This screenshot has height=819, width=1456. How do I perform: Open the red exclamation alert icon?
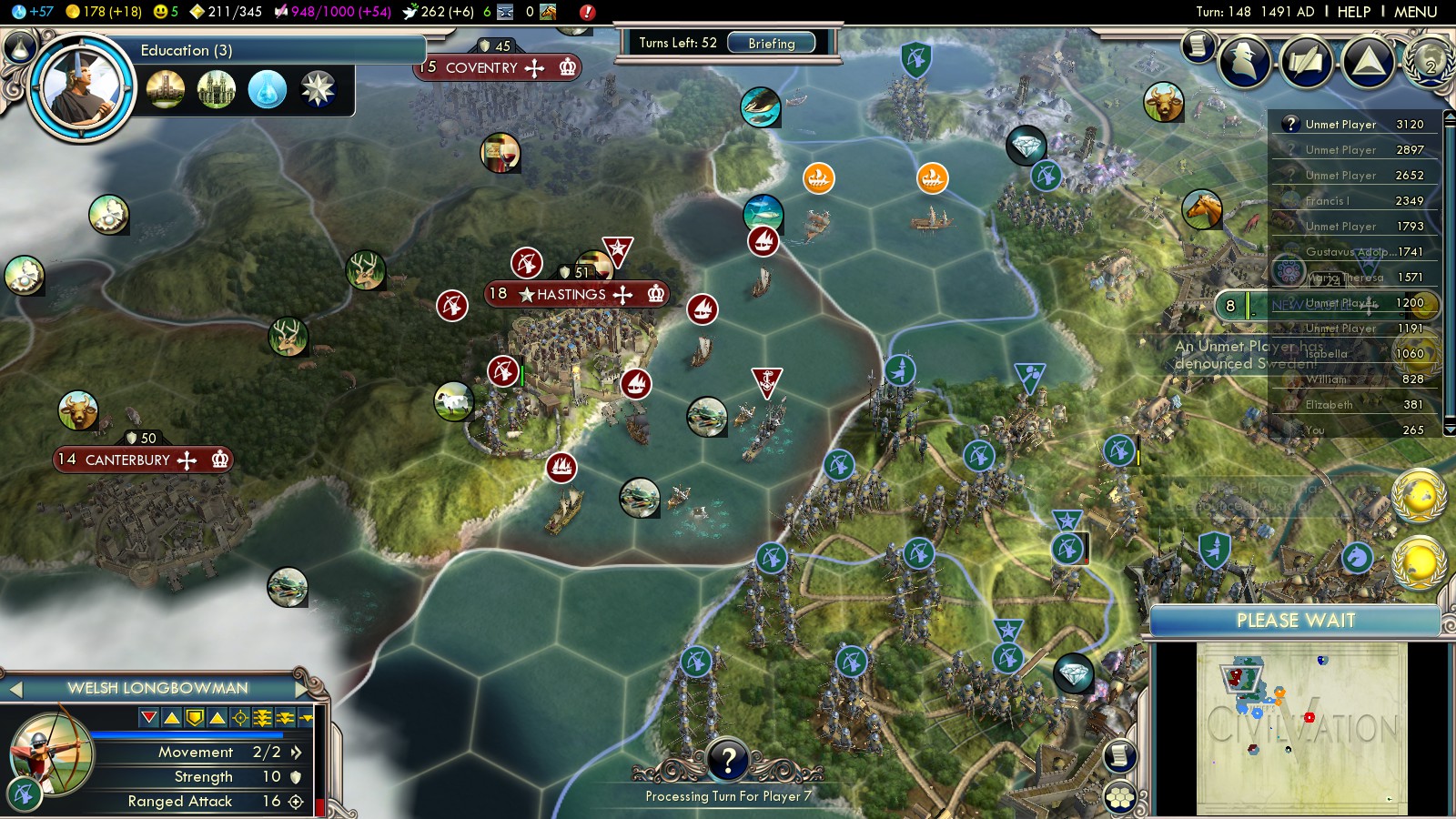pyautogui.click(x=587, y=12)
